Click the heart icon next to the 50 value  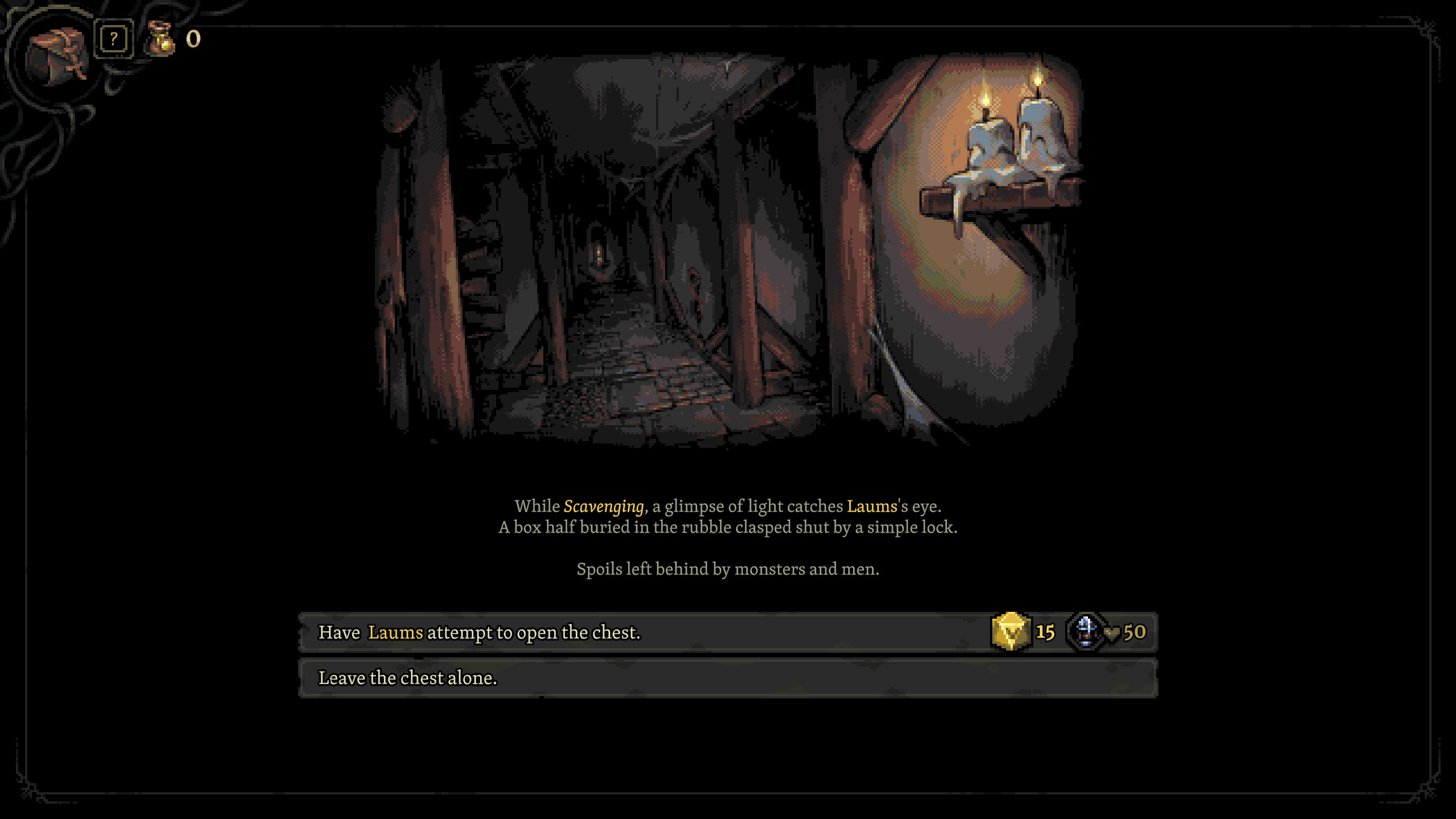1112,632
